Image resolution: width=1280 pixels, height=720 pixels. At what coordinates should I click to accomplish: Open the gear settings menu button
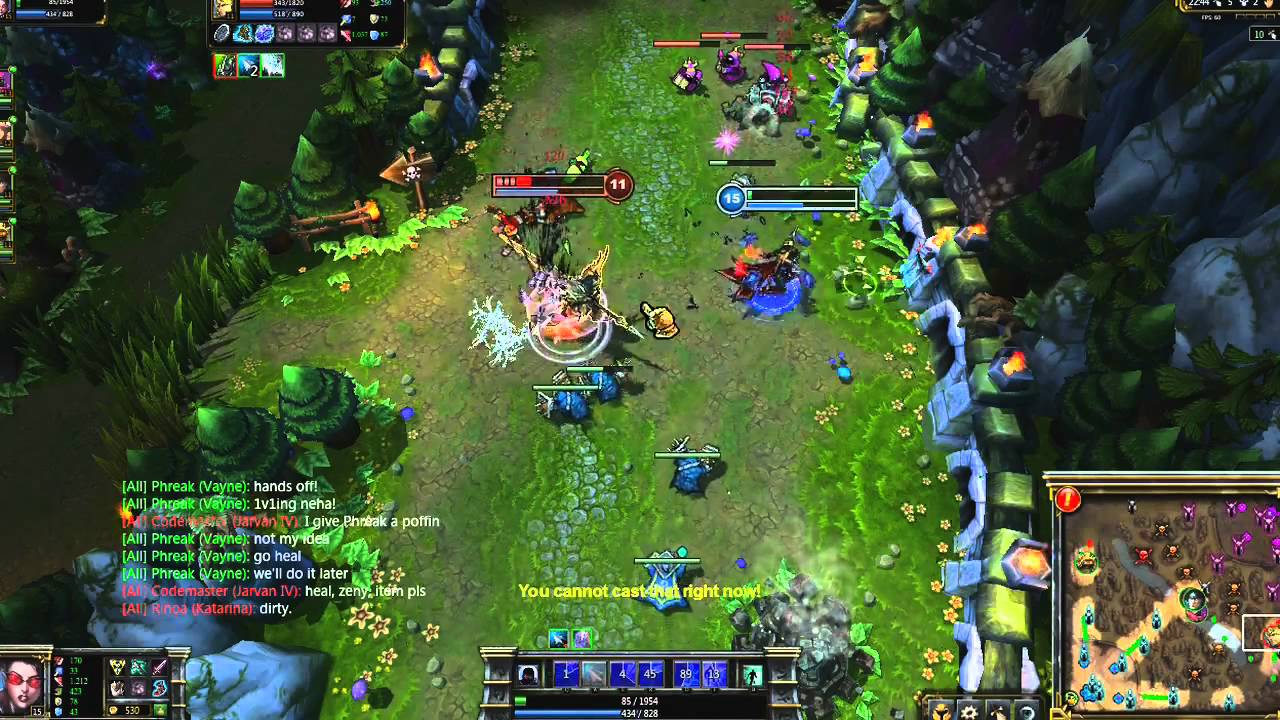pos(969,711)
